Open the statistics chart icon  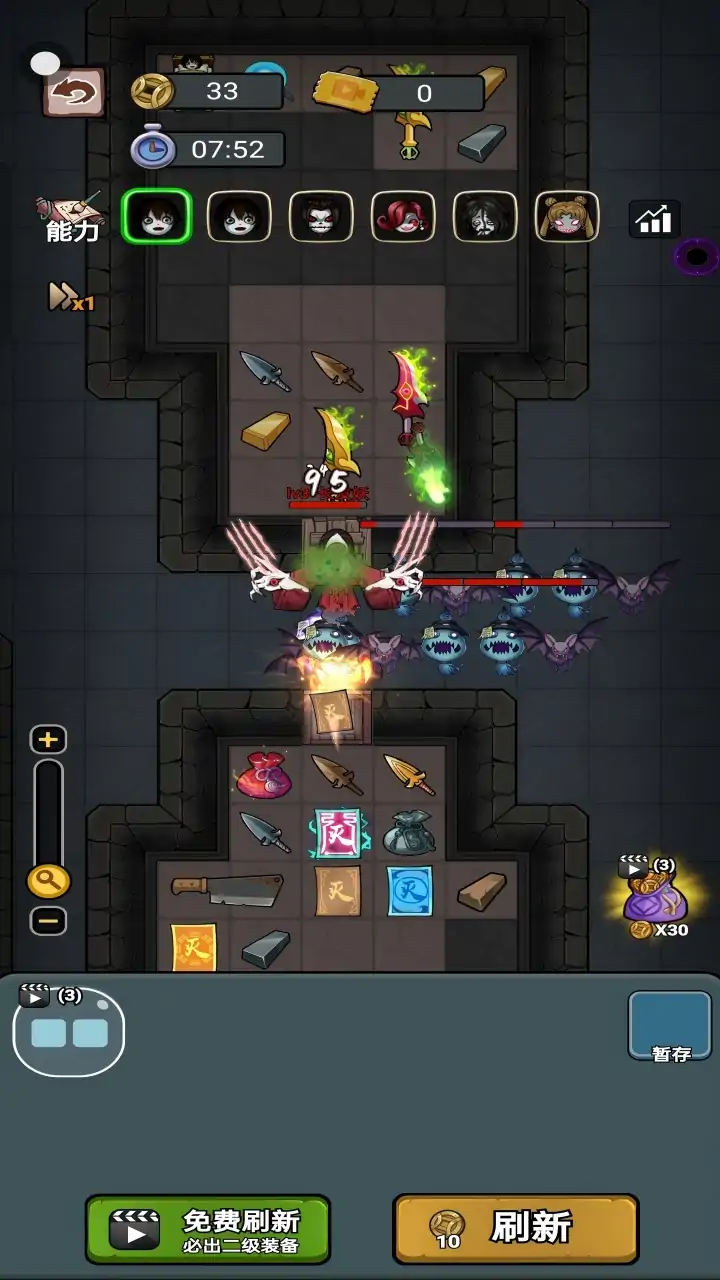tap(654, 219)
